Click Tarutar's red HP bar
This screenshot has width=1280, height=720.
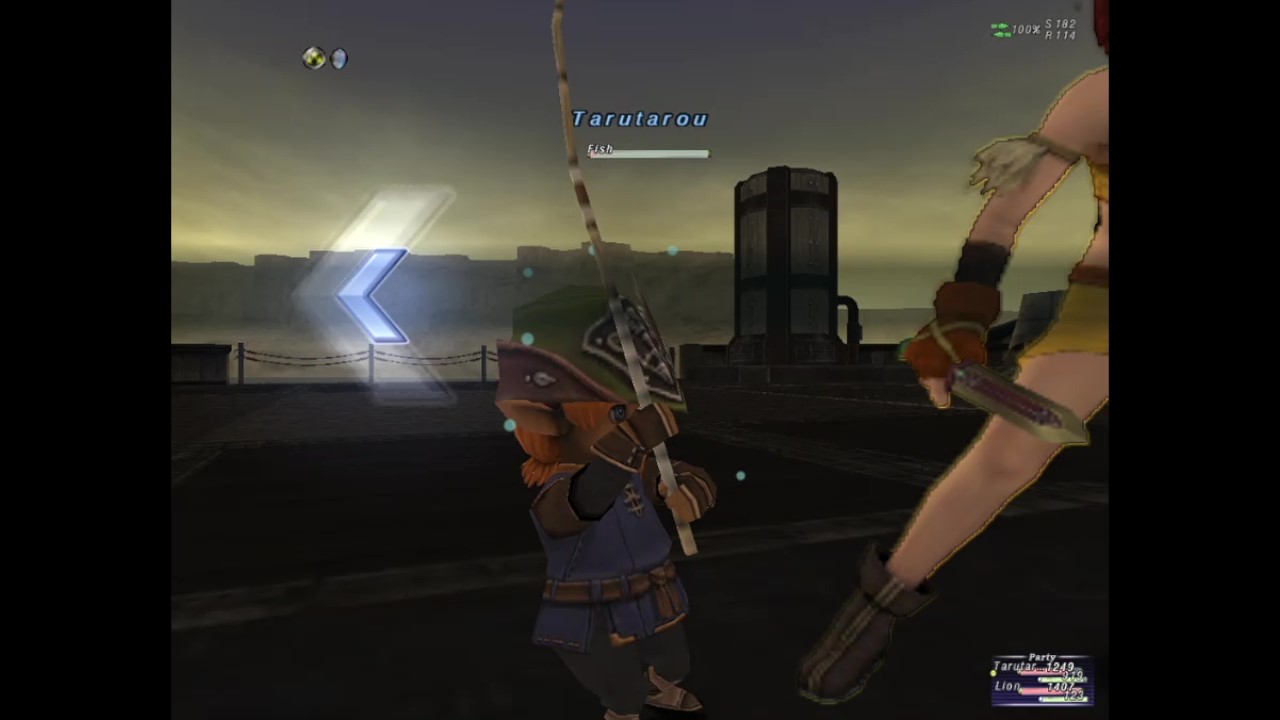[x=1040, y=673]
